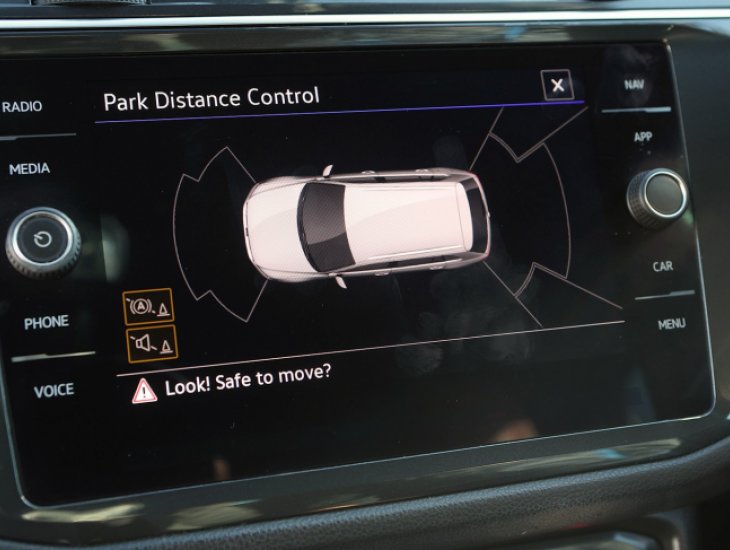
Task: Open the RADIO function
Action: tap(22, 107)
